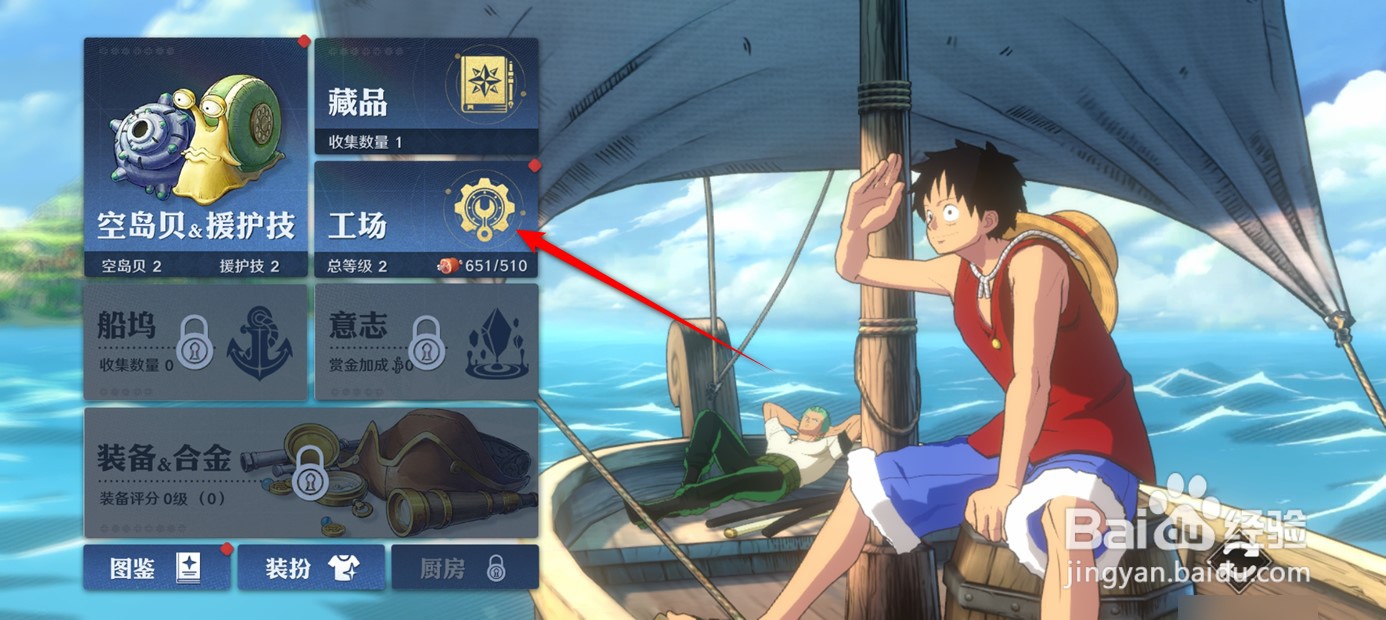Select the locked 意志 tile
The width and height of the screenshot is (1386, 620).
click(426, 341)
